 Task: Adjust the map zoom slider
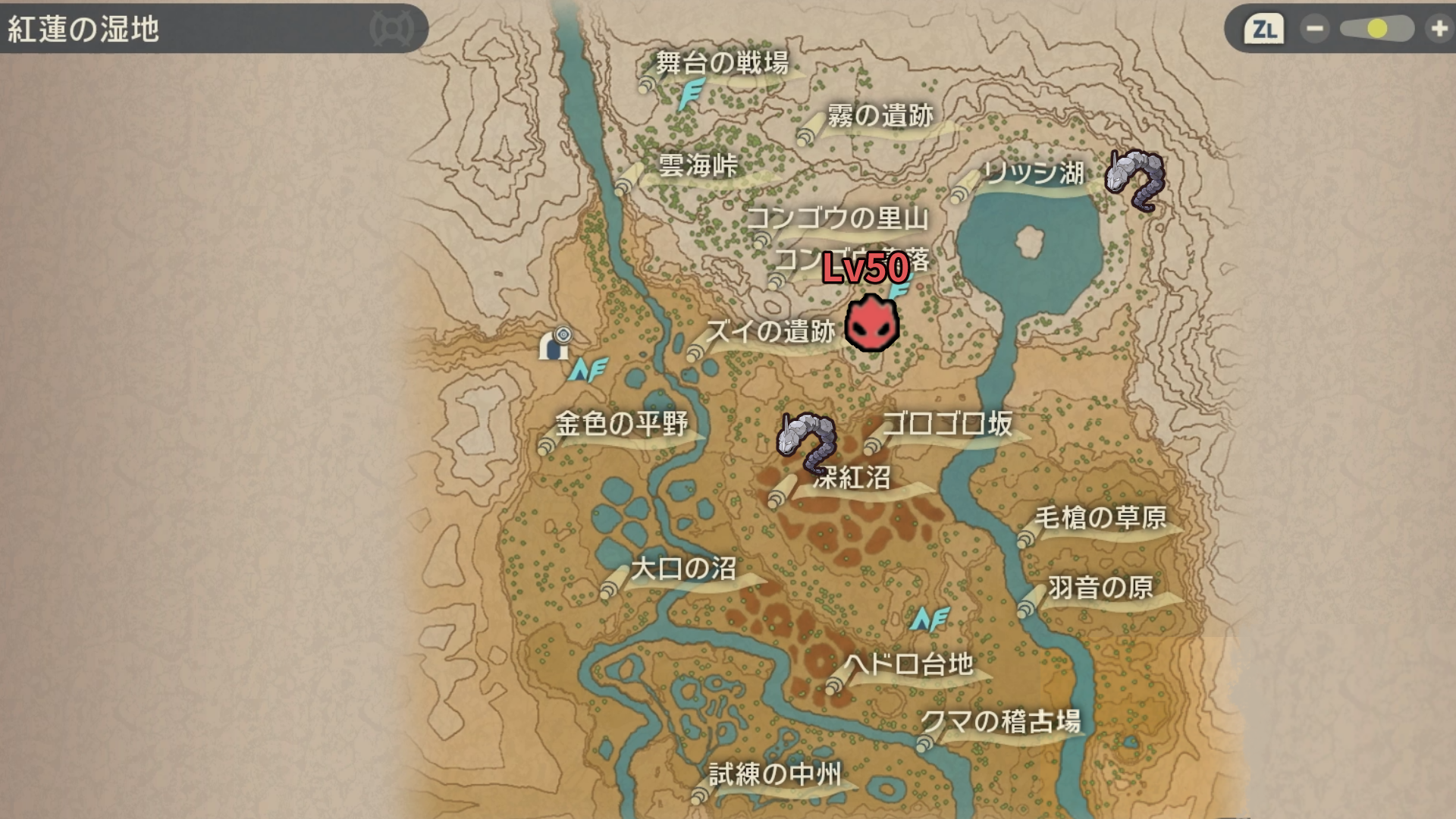coord(1376,29)
